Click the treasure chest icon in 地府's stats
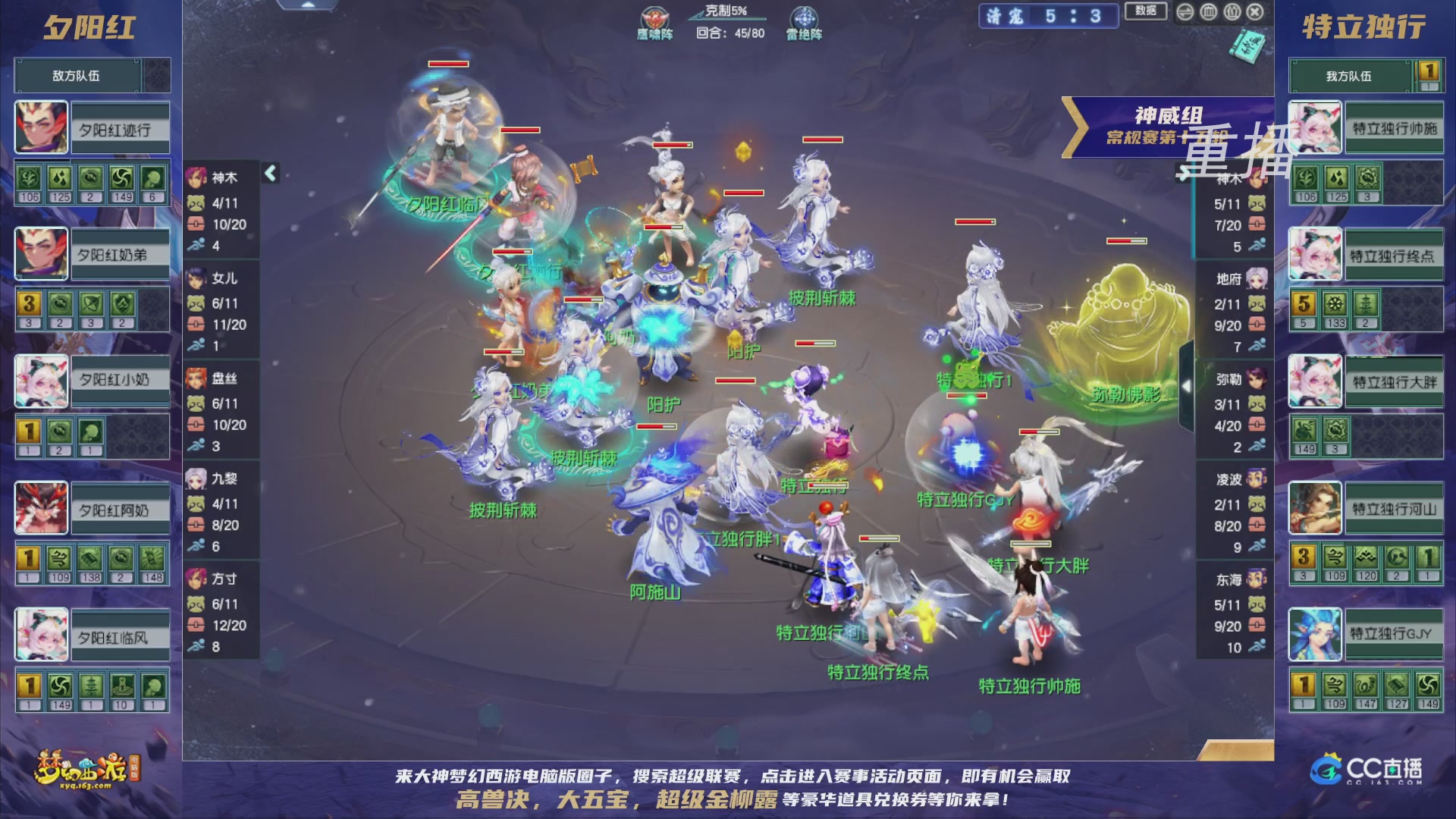The image size is (1456, 819). (1258, 325)
